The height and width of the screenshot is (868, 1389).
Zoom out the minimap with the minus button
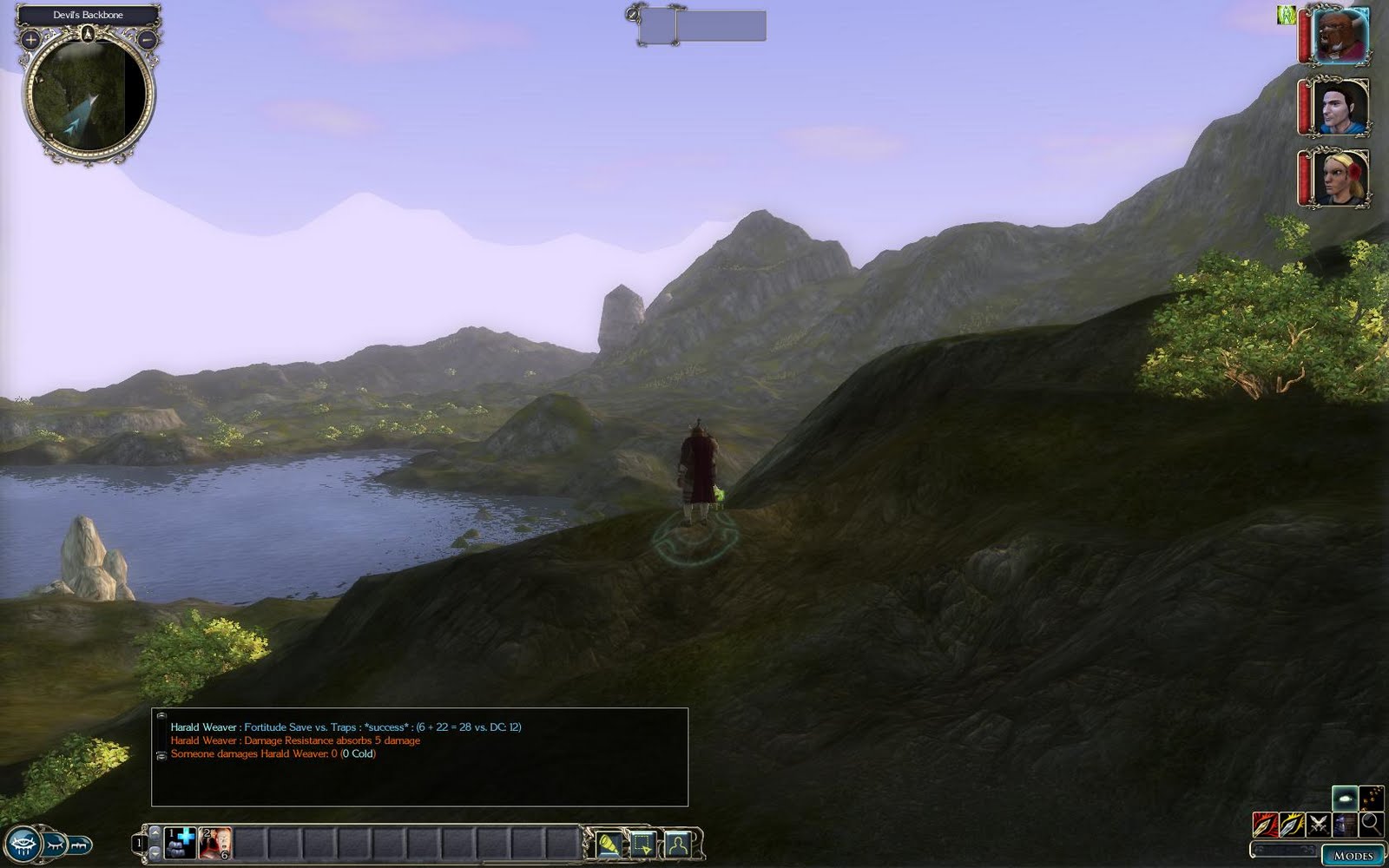click(x=147, y=39)
